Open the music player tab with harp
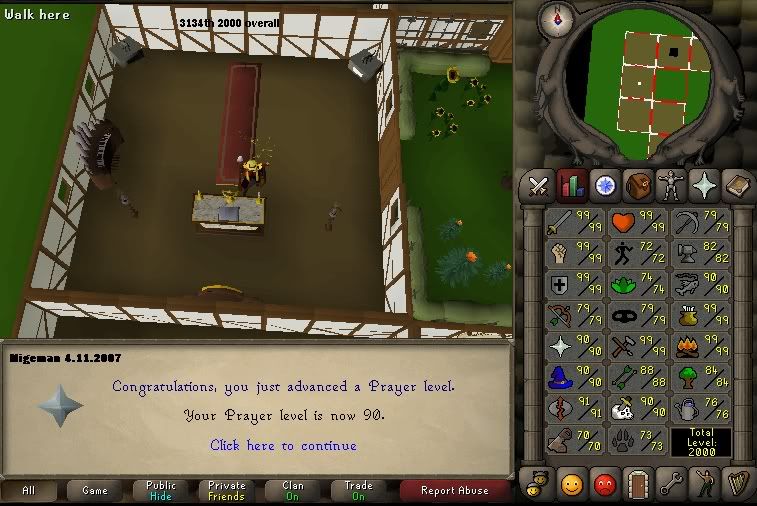The height and width of the screenshot is (506, 757). click(x=737, y=485)
